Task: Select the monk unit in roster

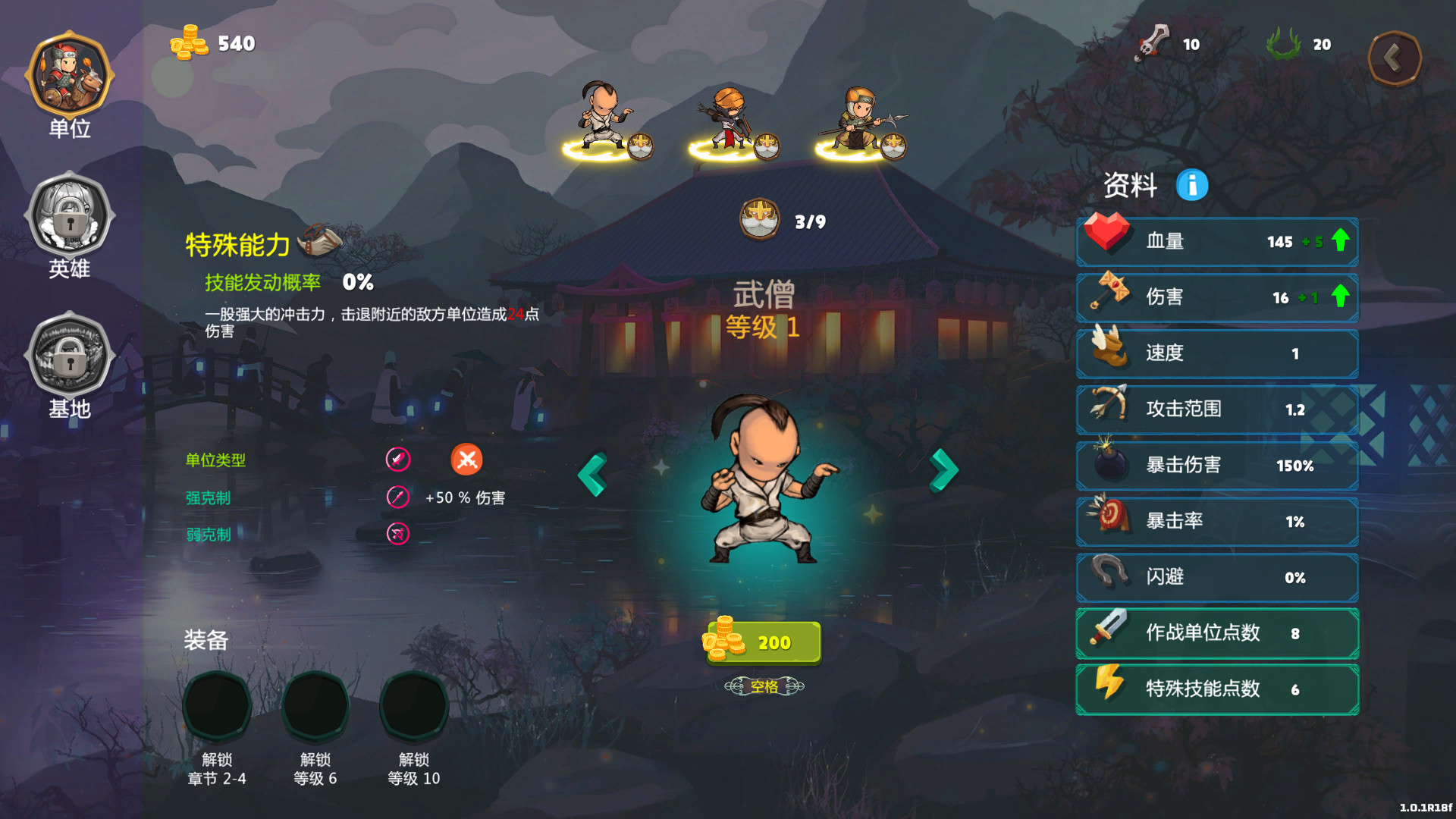Action: 605,121
